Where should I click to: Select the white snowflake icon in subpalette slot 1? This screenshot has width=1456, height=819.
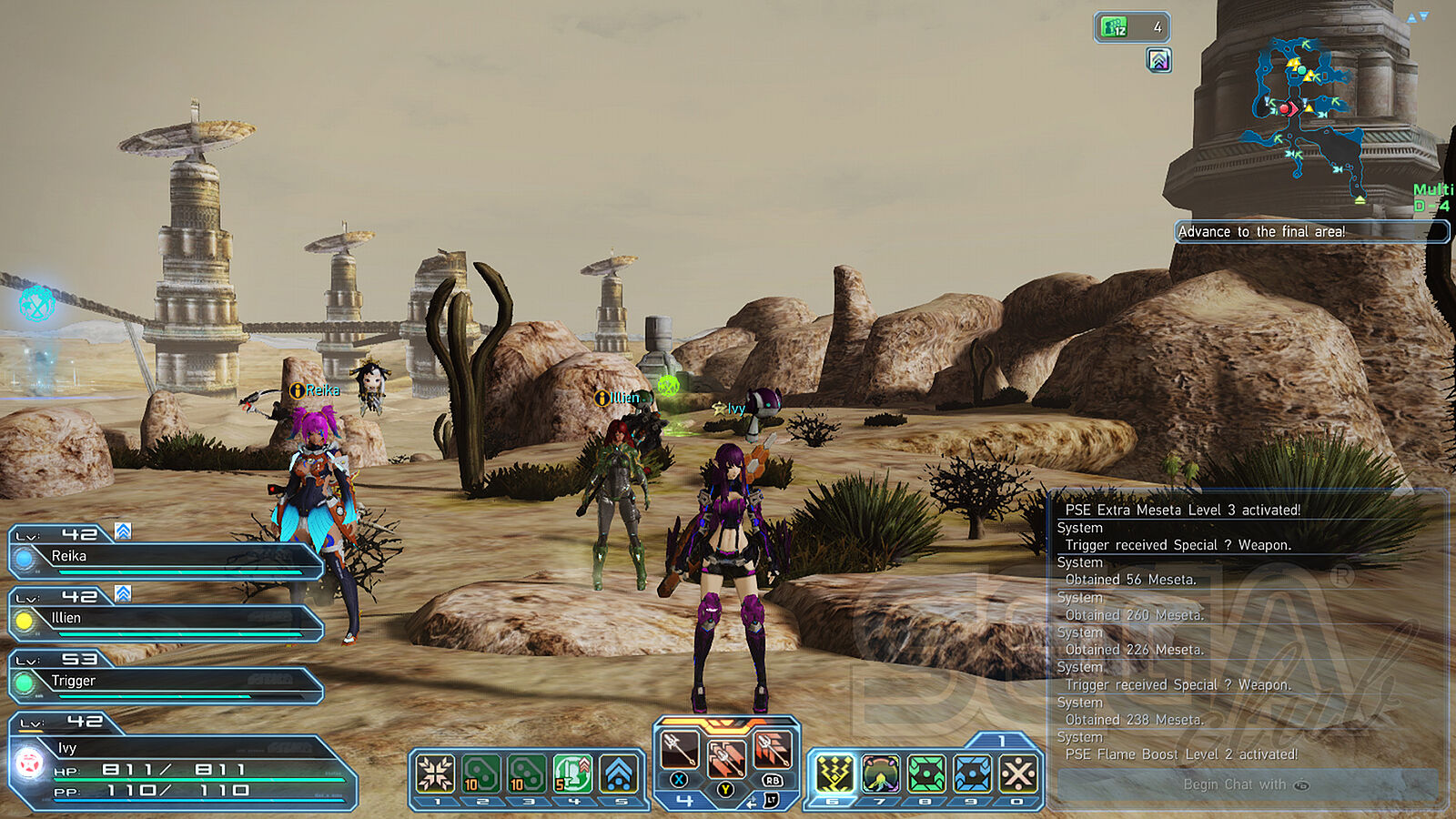pyautogui.click(x=436, y=774)
